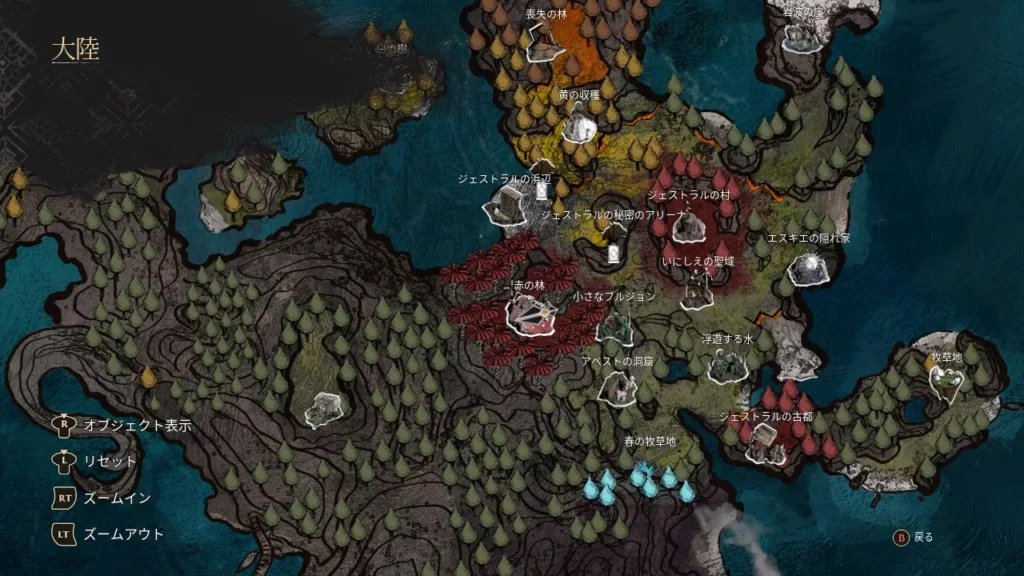Click the ジェストラルの浜辺 location icon
Image resolution: width=1024 pixels, height=576 pixels.
[x=504, y=207]
